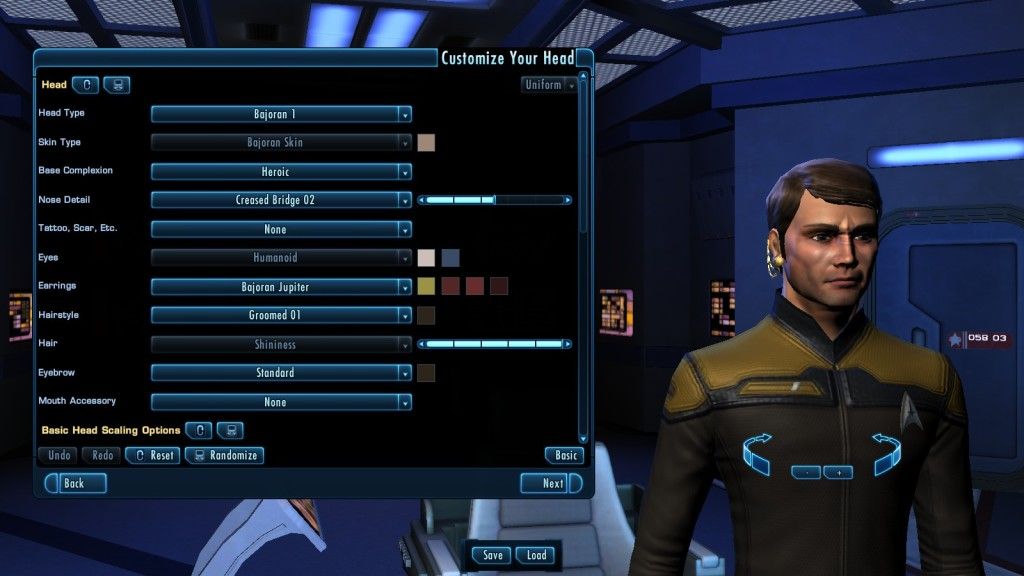1024x576 pixels.
Task: Choose a Tattoo, Scar, Etc. option
Action: [x=281, y=229]
